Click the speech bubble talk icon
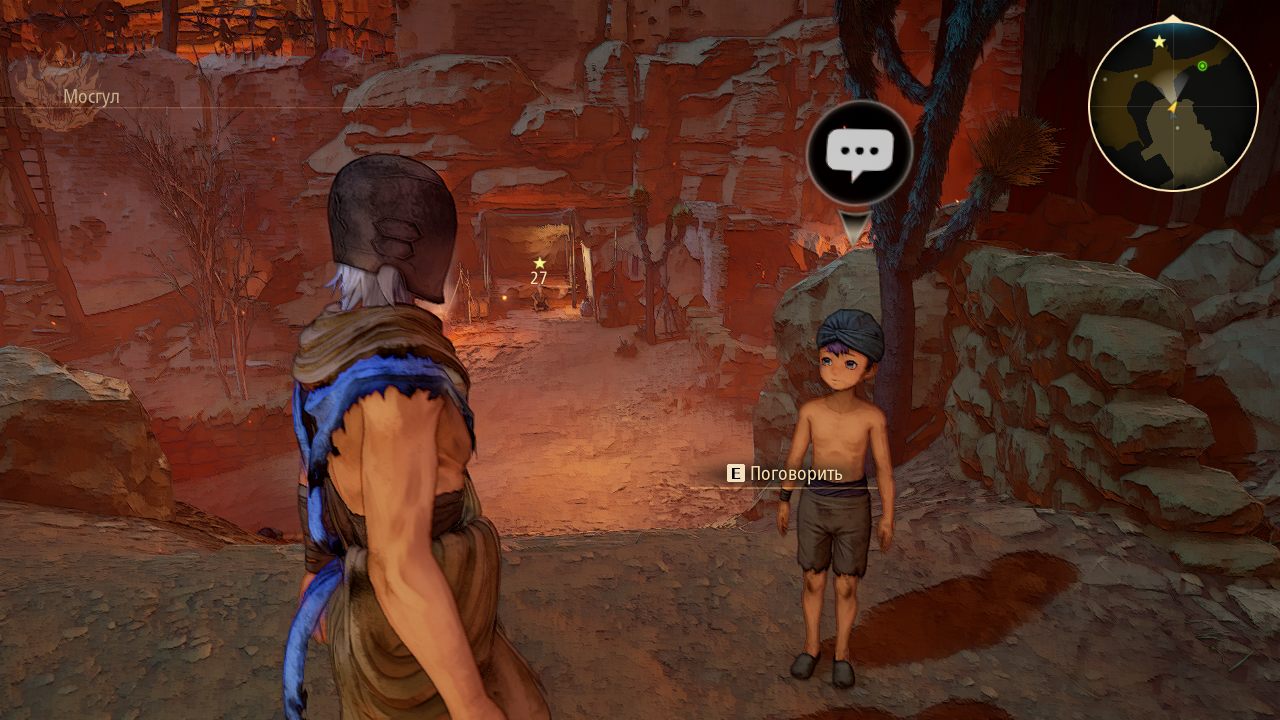This screenshot has width=1280, height=720. pyautogui.click(x=859, y=154)
